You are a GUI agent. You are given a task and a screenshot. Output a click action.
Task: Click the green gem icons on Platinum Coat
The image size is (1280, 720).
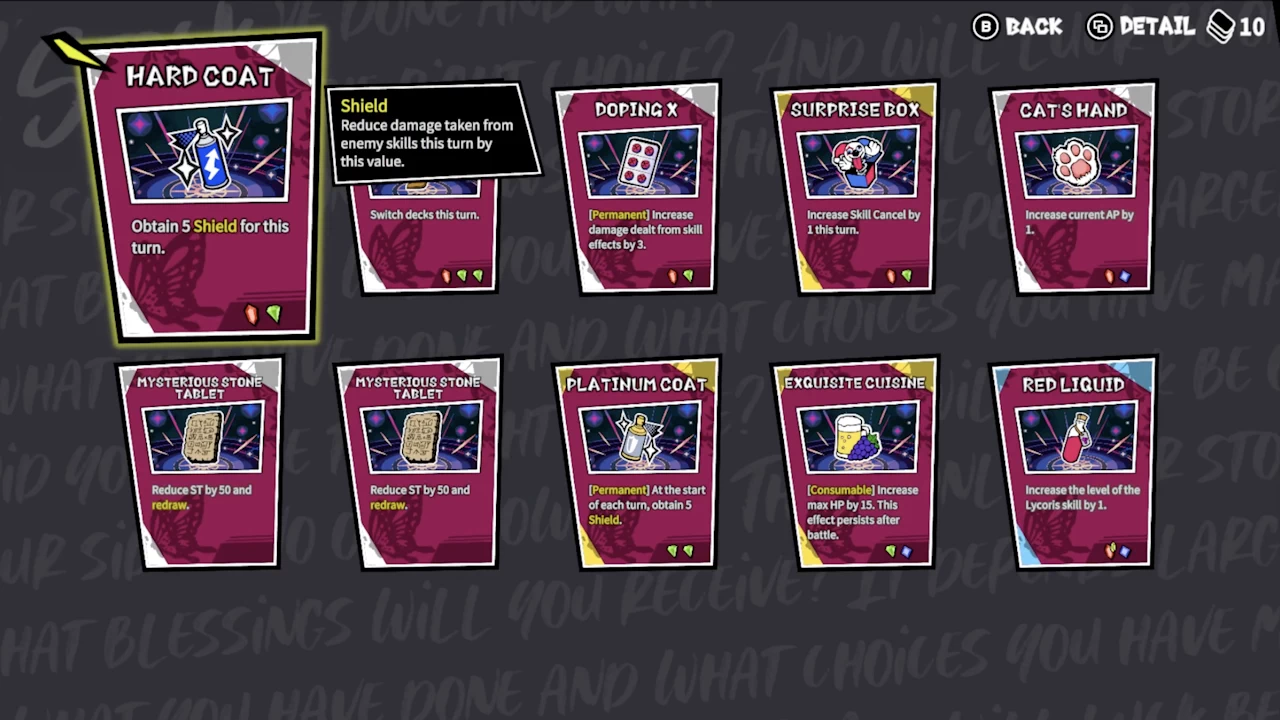click(x=680, y=550)
